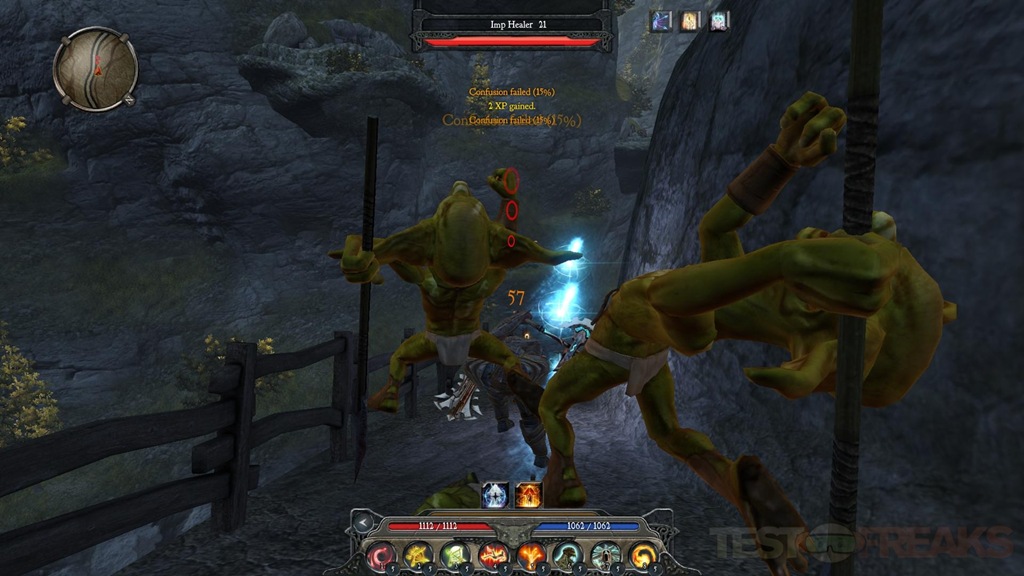Use the green rune skill
Viewport: 1024px width, 576px height.
coord(455,554)
